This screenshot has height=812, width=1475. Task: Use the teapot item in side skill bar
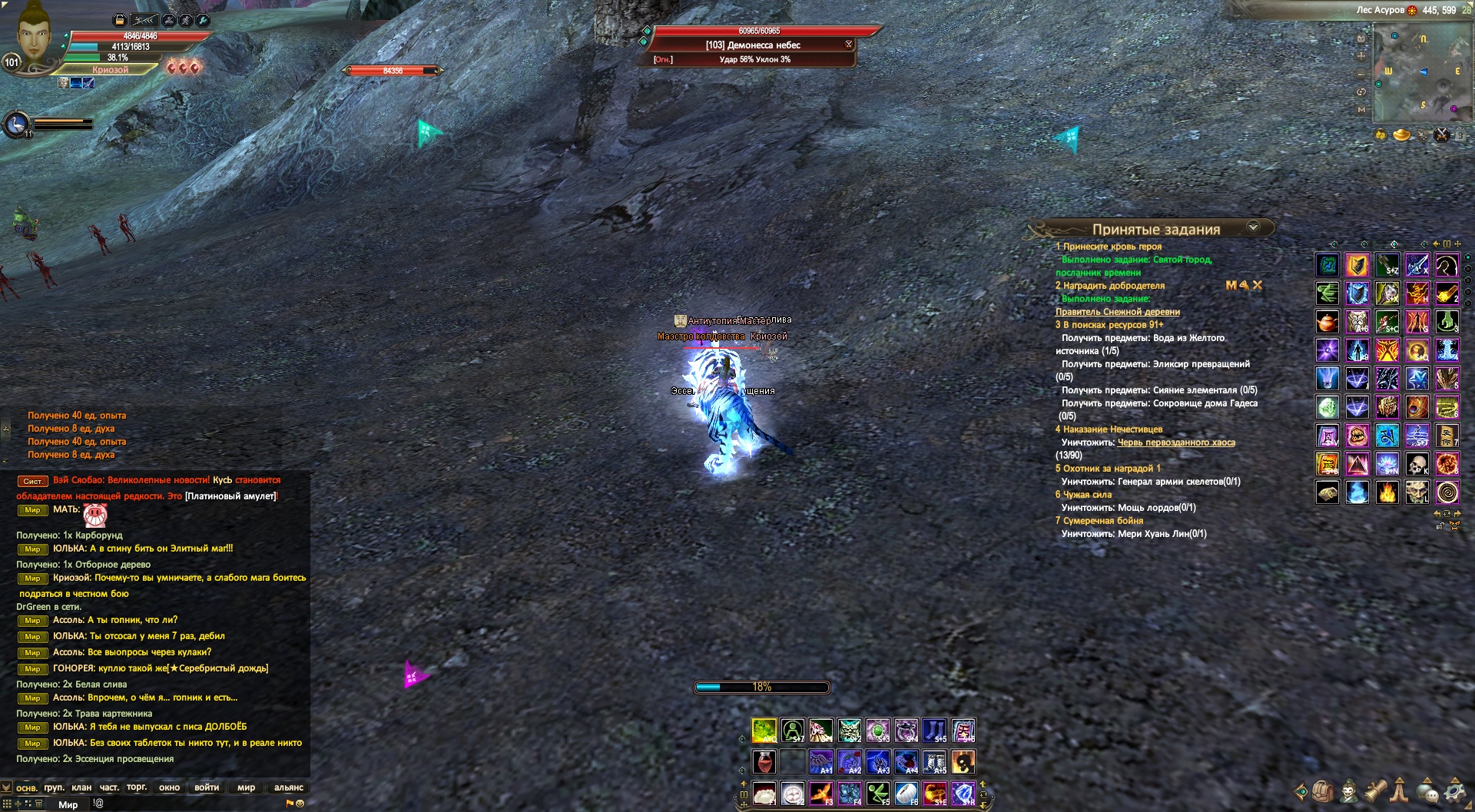pos(1327,322)
